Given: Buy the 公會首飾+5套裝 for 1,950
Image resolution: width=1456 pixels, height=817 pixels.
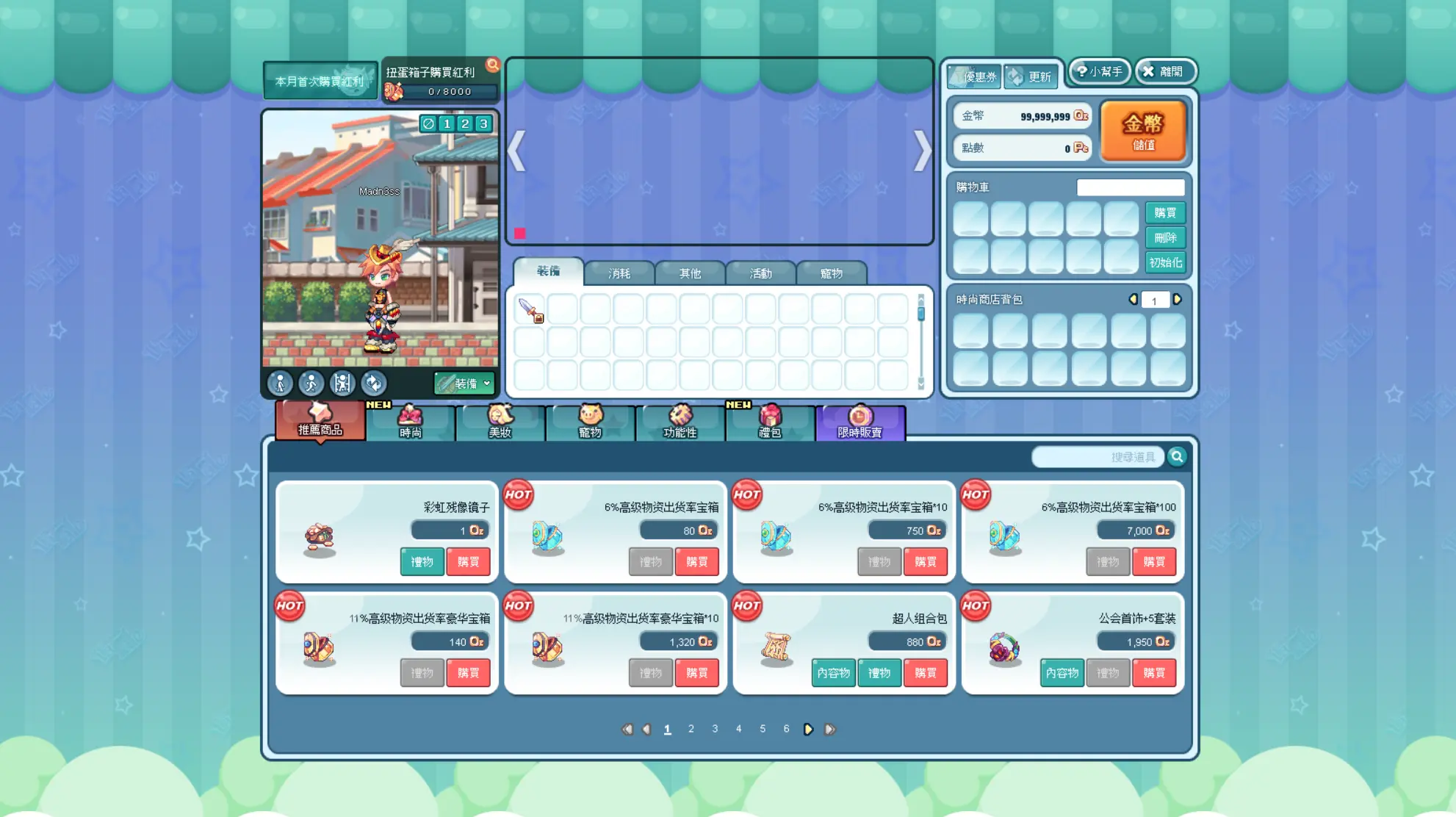Looking at the screenshot, I should 1153,673.
